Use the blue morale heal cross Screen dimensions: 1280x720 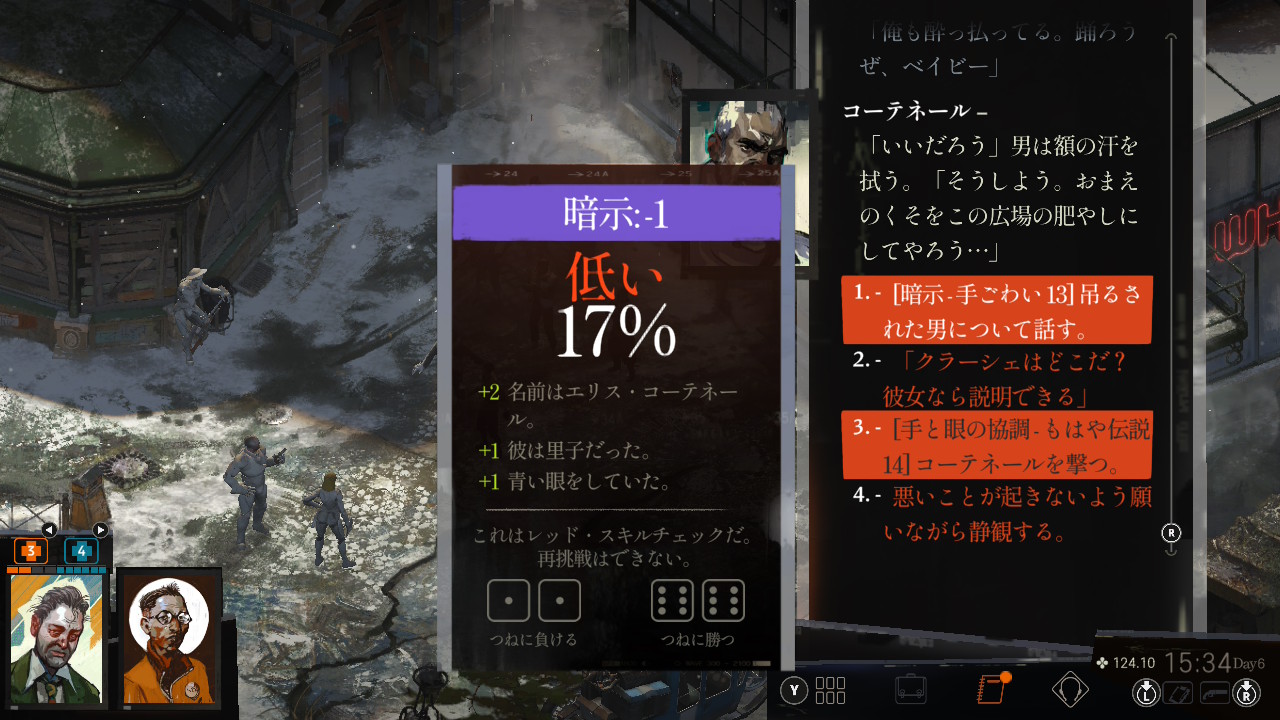click(x=81, y=551)
